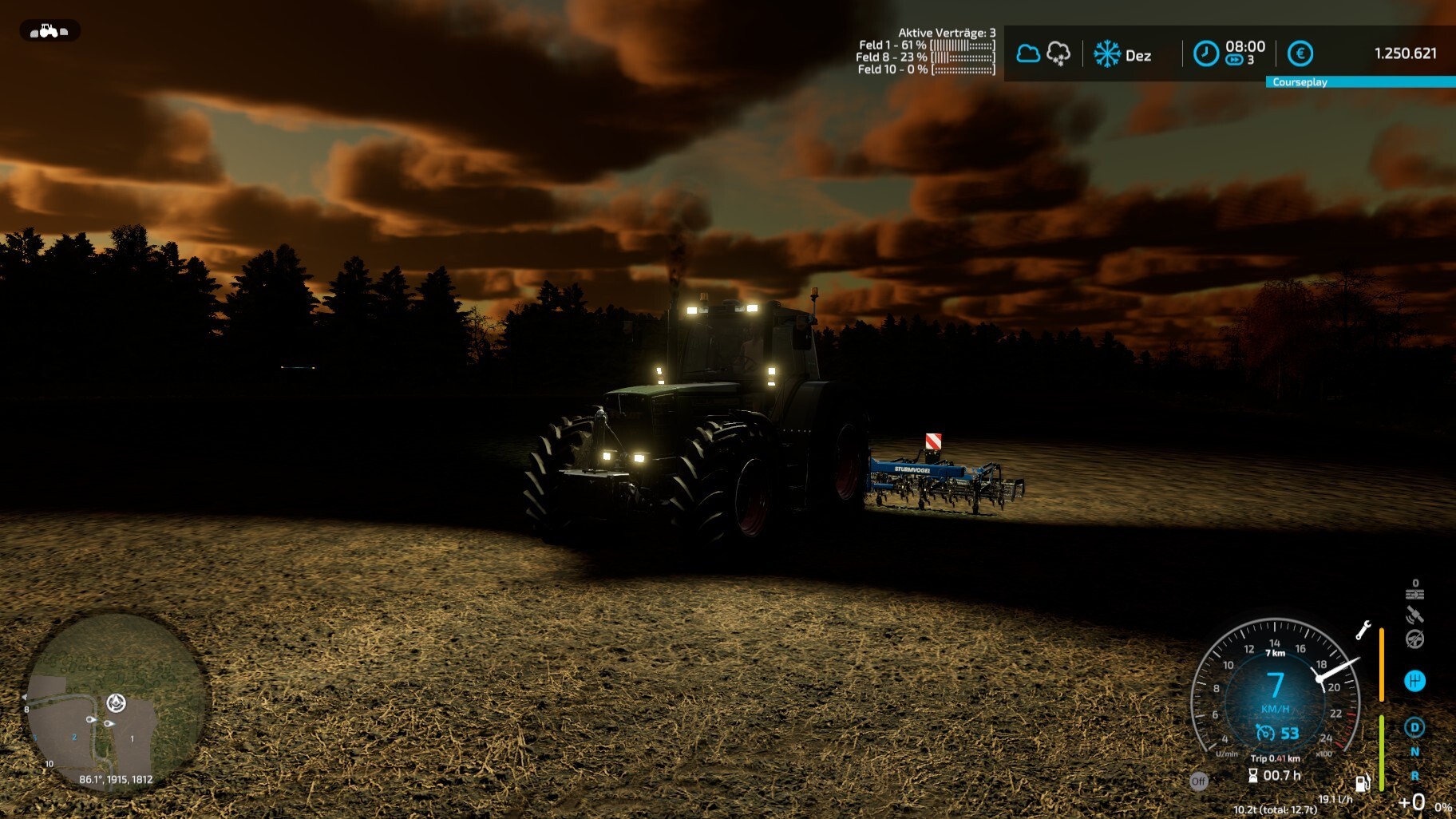The image size is (1456, 819).
Task: Click the active contracts list
Action: click(926, 51)
